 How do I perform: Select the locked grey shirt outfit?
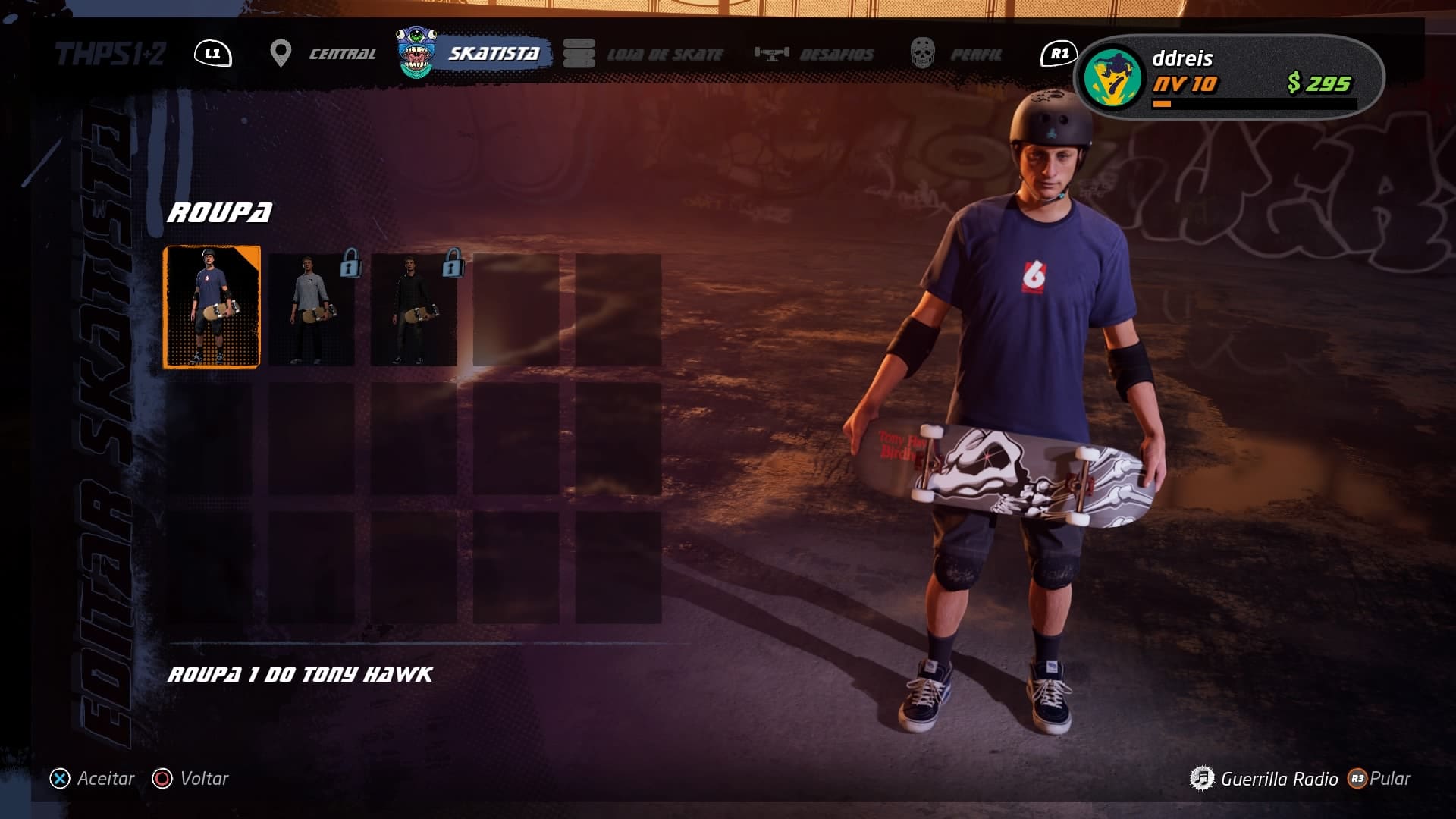pos(312,309)
